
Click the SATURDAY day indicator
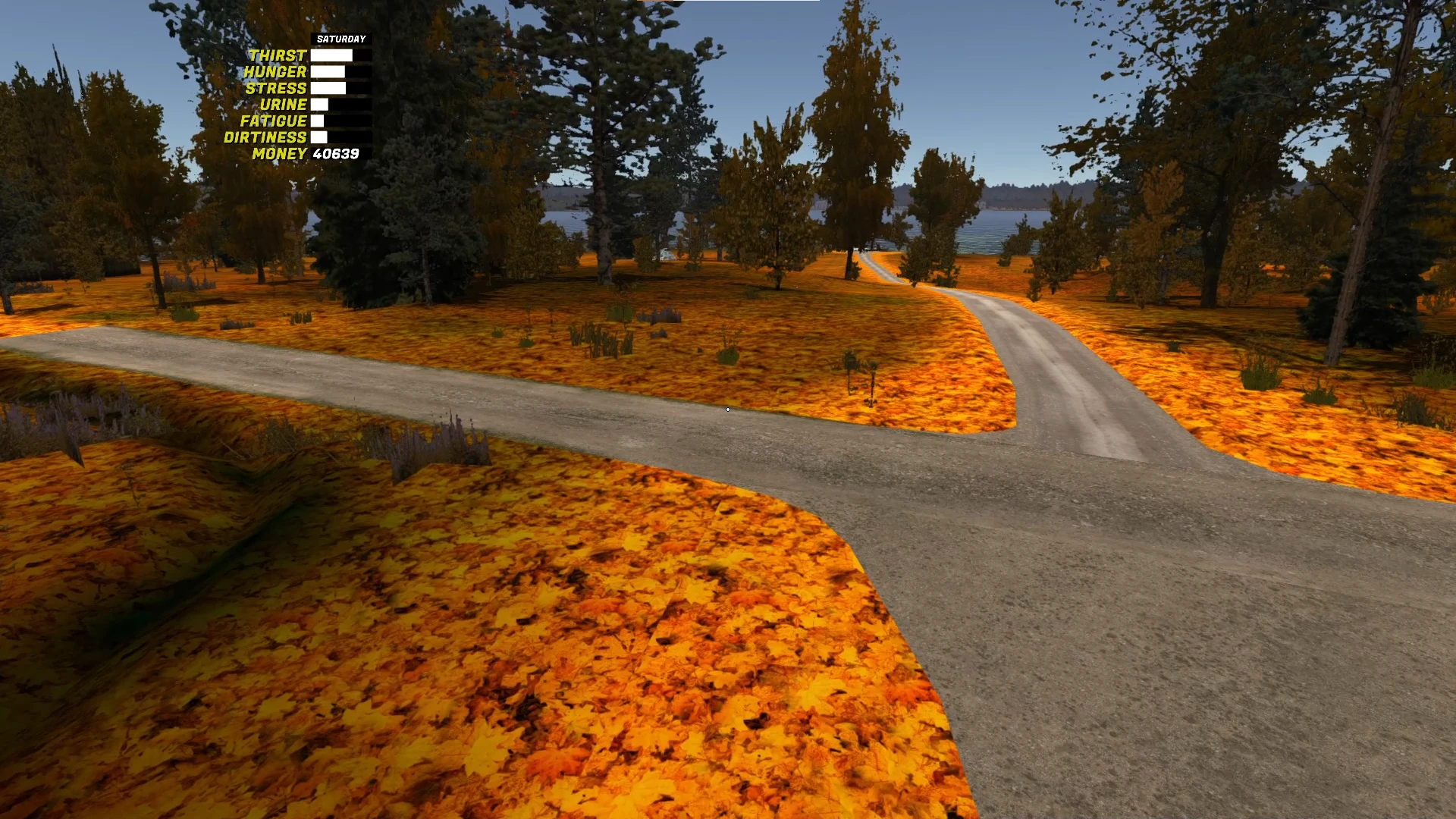[x=340, y=37]
